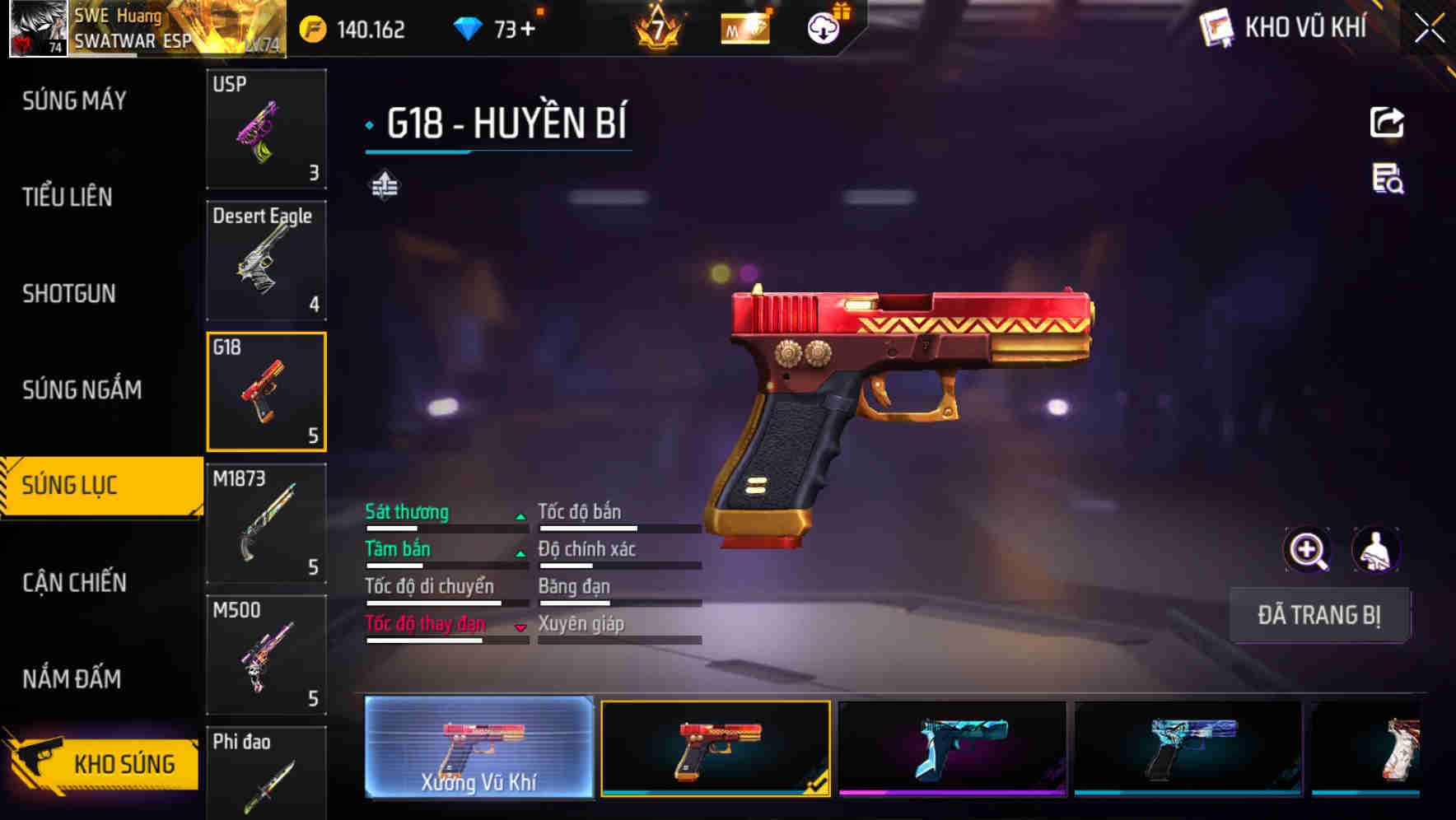Click the cloud download gift icon

click(820, 29)
